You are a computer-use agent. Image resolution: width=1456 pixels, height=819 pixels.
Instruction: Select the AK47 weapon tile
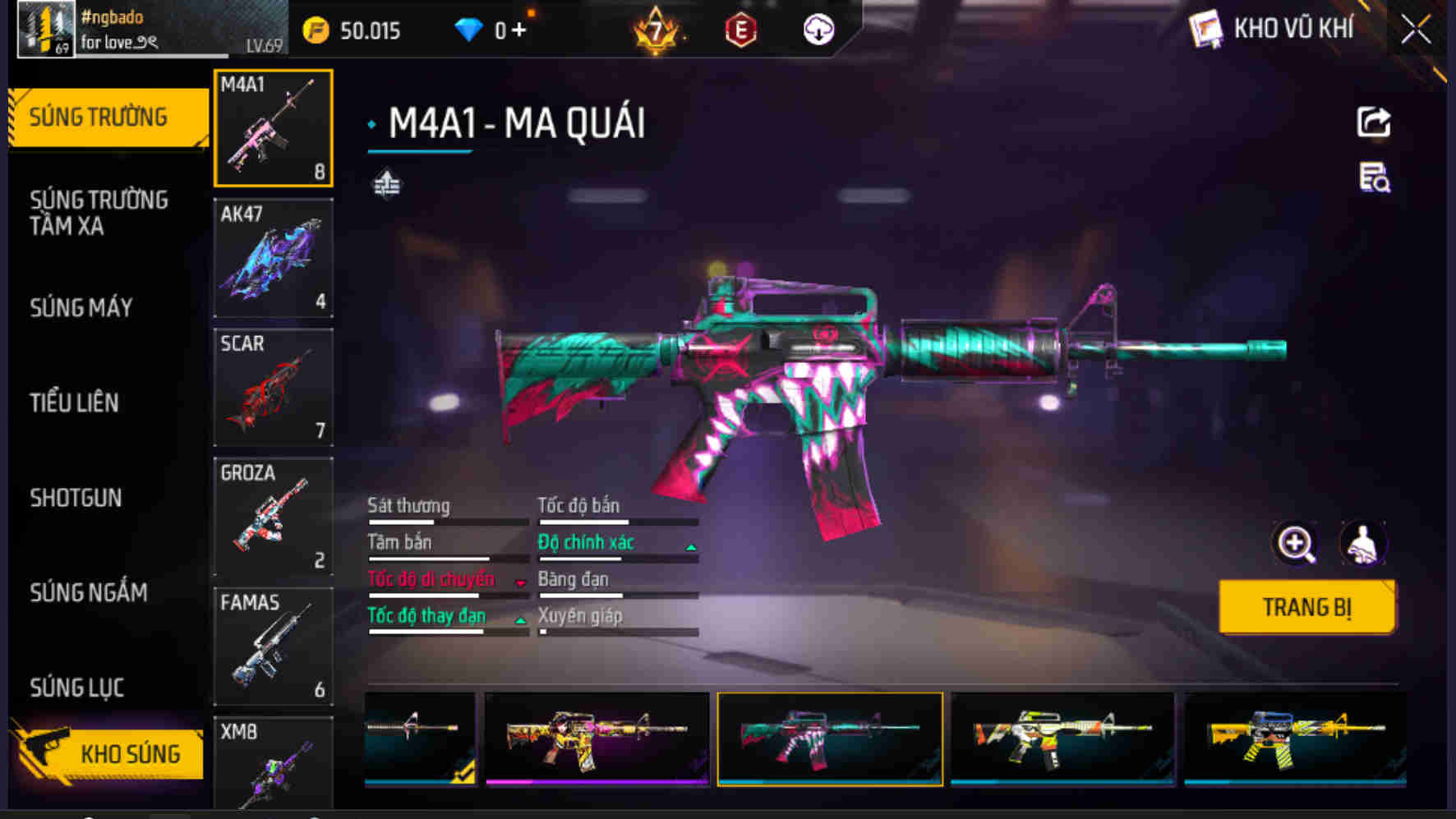(273, 258)
